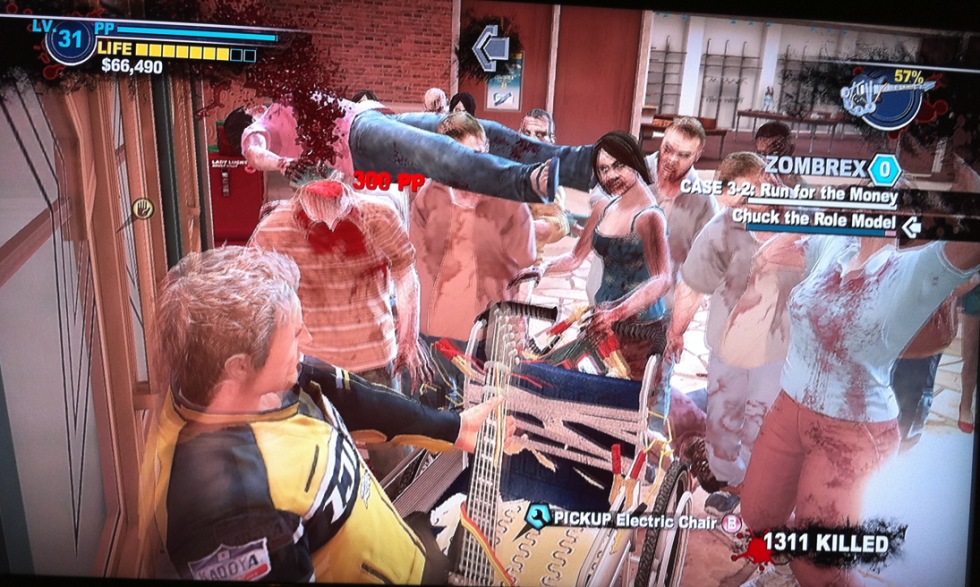Click the level 31 badge

point(69,43)
